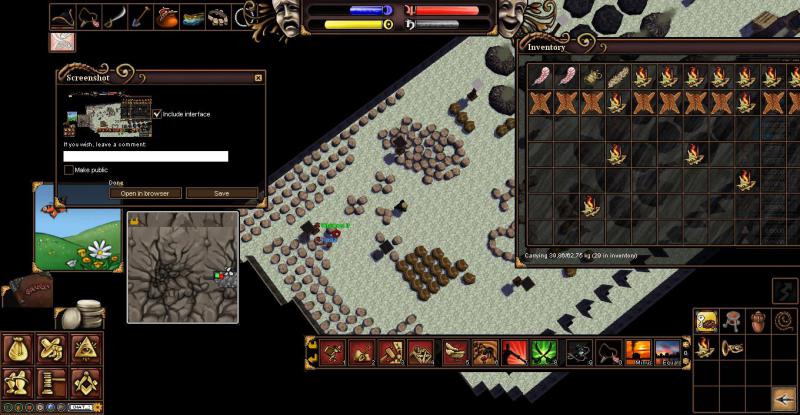The width and height of the screenshot is (800, 415).
Task: Save the screenshot
Action: point(222,193)
